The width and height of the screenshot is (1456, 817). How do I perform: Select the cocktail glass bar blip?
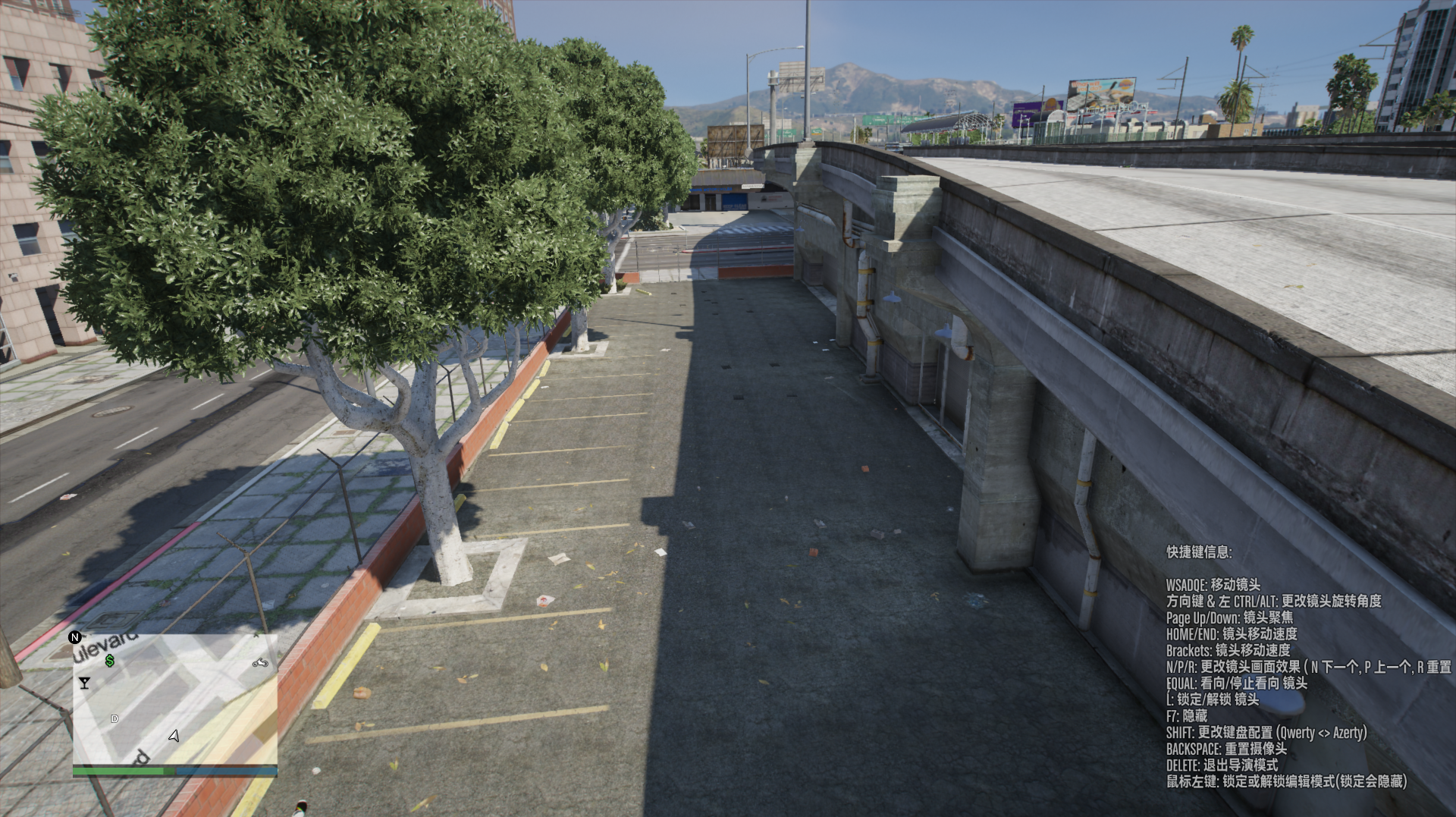coord(84,683)
